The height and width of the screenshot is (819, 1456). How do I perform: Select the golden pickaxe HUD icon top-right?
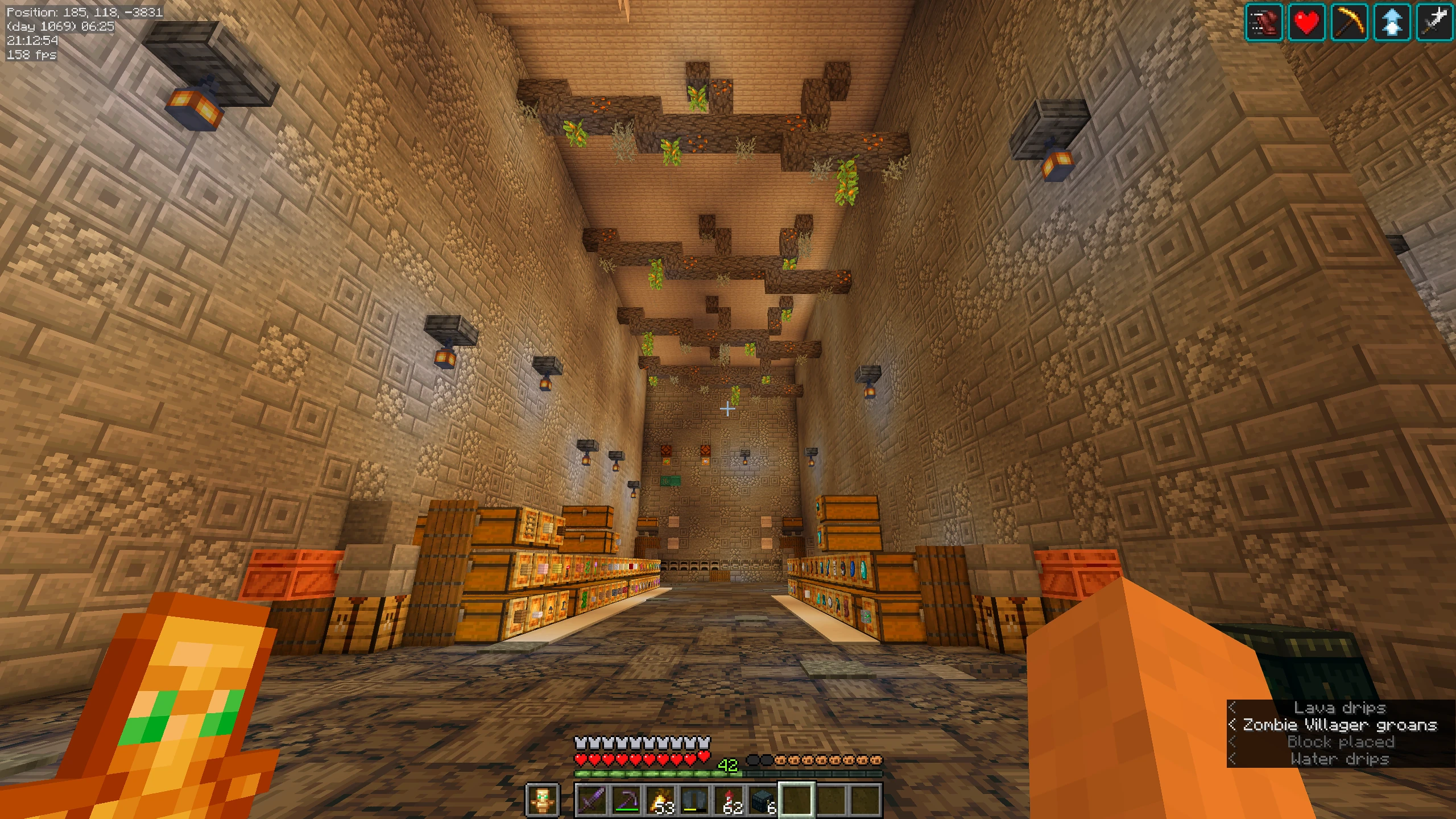[1349, 23]
